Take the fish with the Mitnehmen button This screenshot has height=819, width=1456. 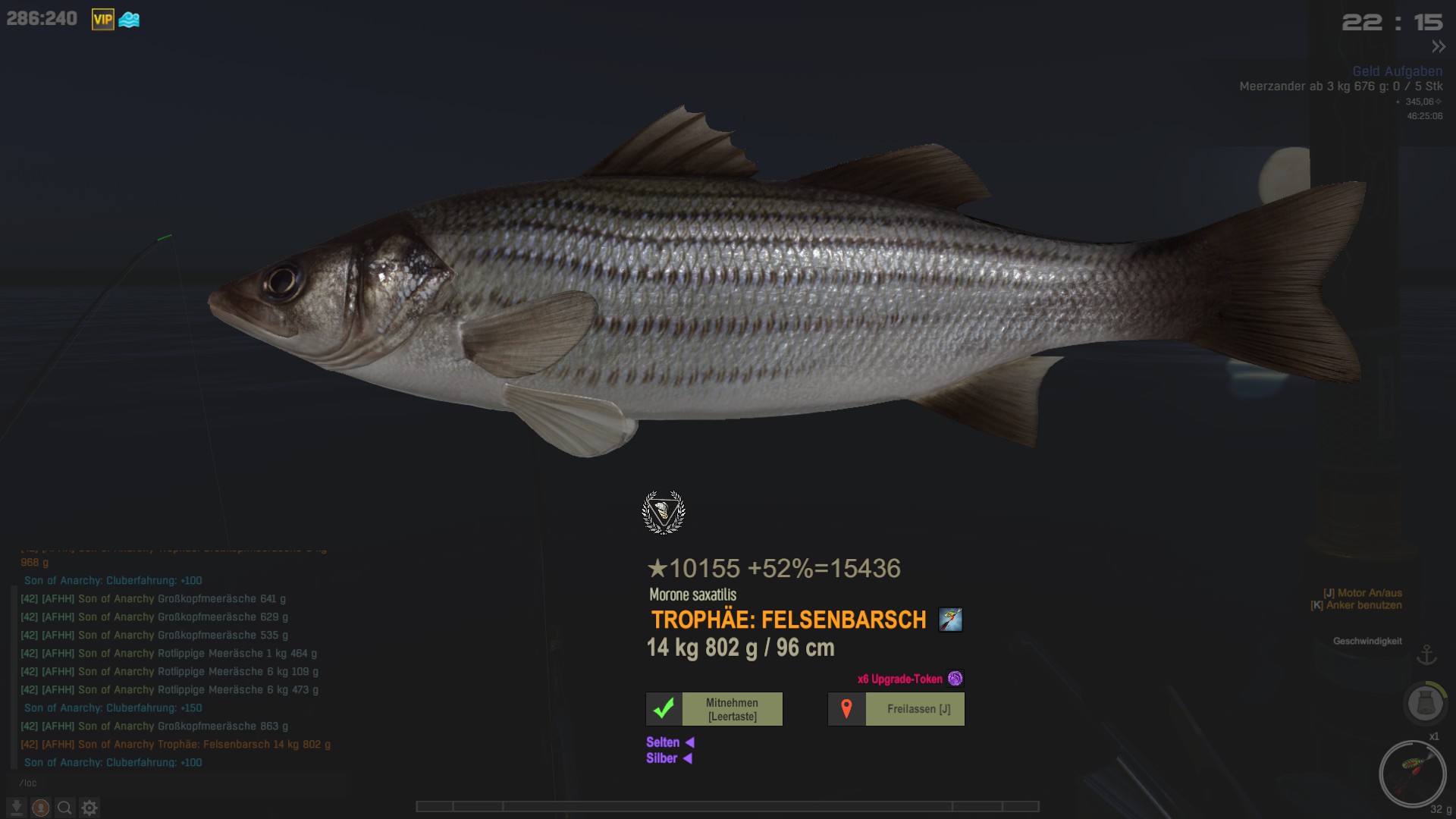point(714,709)
